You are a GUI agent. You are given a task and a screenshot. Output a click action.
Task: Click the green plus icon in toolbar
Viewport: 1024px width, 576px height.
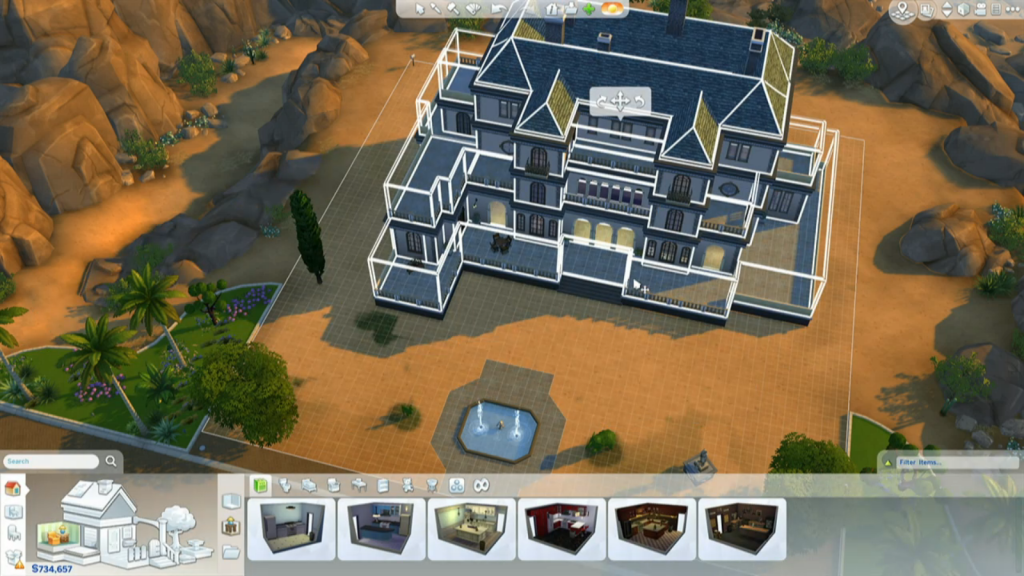pos(589,9)
